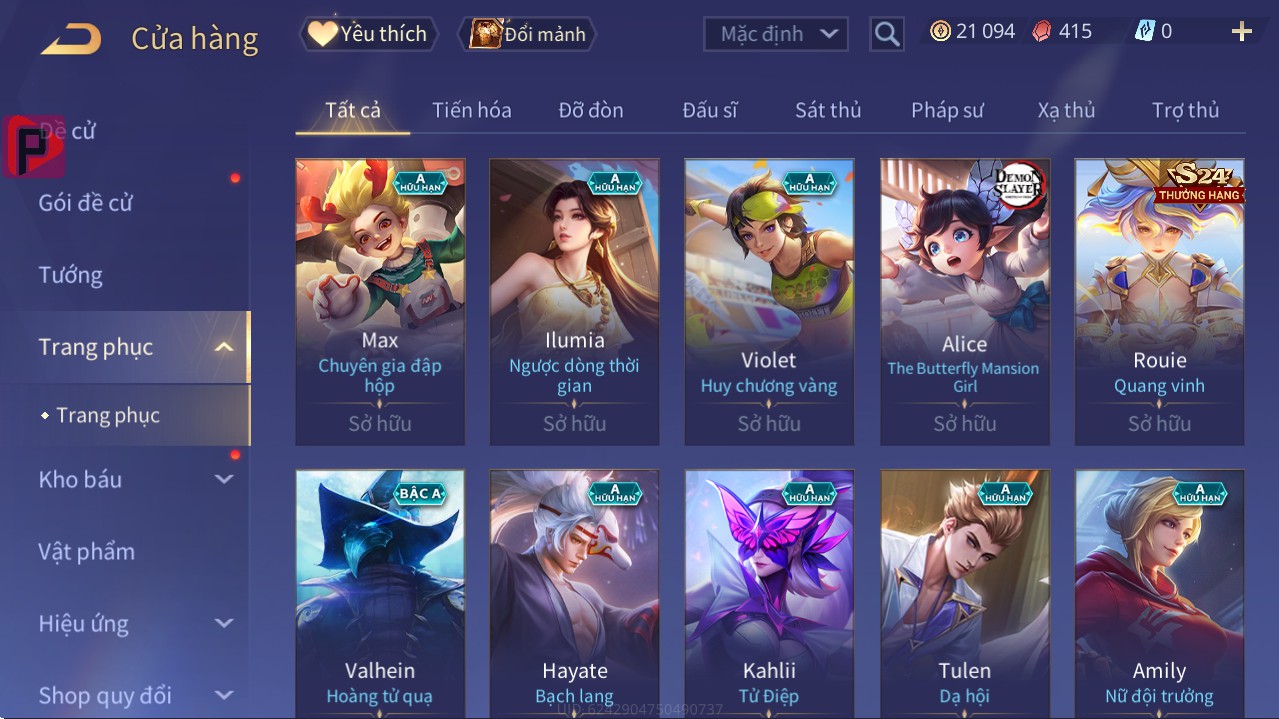Open the Gói đề cử menu

click(86, 203)
